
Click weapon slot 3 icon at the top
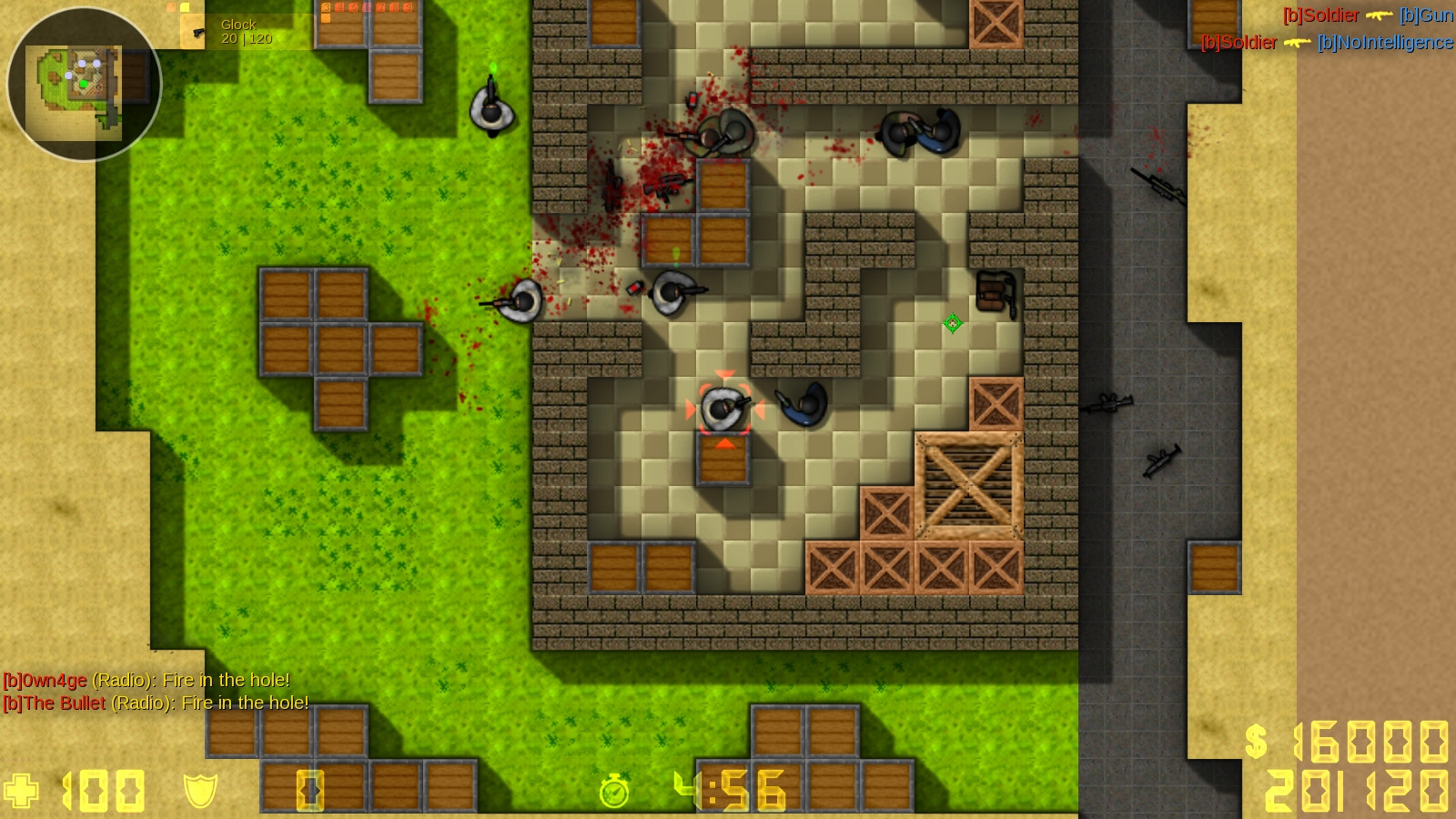327,8
